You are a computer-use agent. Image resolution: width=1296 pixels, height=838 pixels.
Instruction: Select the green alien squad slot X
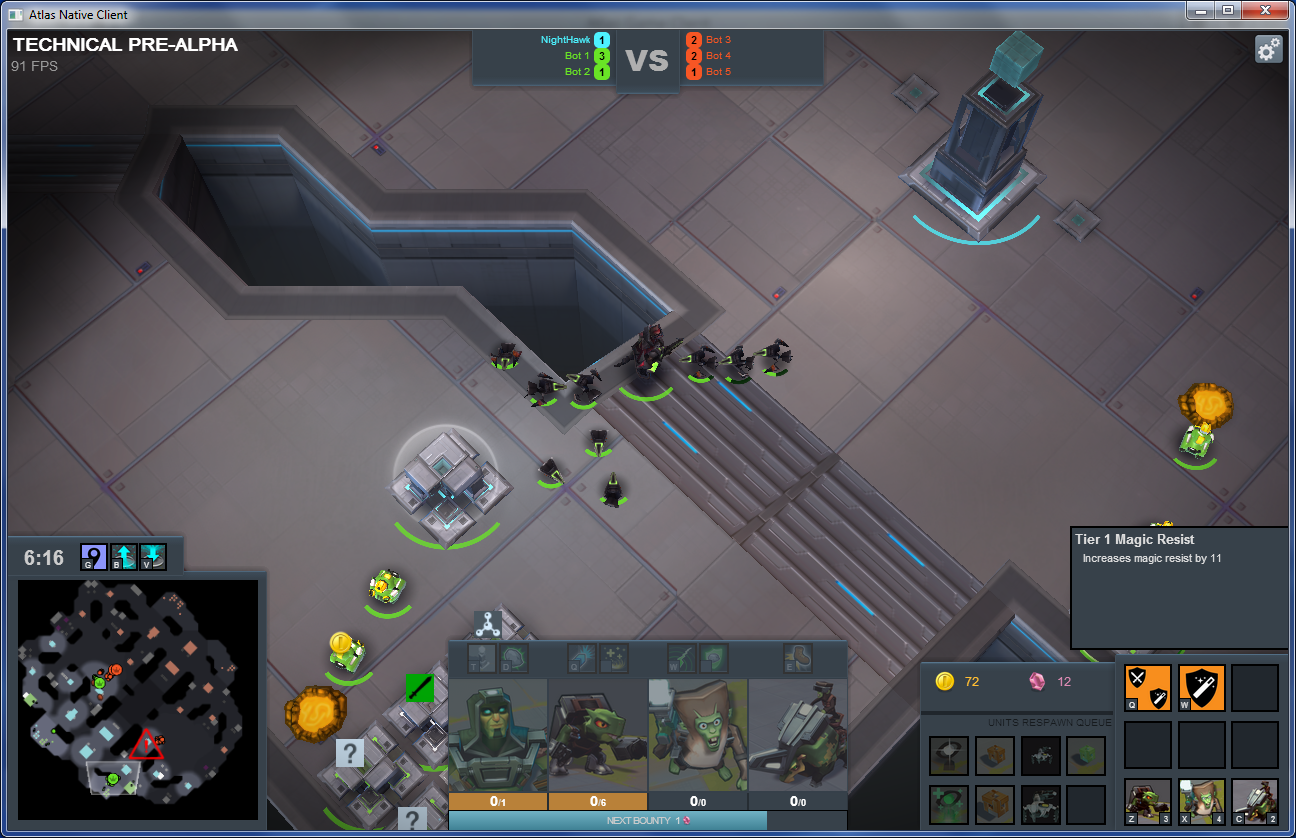pyautogui.click(x=1201, y=800)
